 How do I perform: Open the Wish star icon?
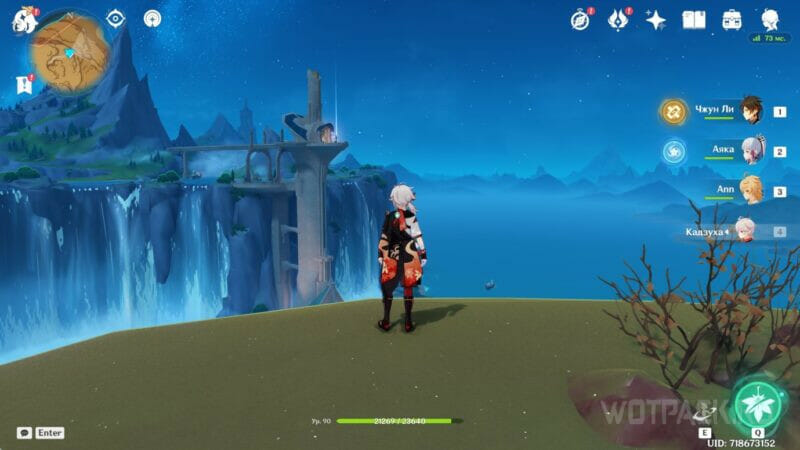656,20
